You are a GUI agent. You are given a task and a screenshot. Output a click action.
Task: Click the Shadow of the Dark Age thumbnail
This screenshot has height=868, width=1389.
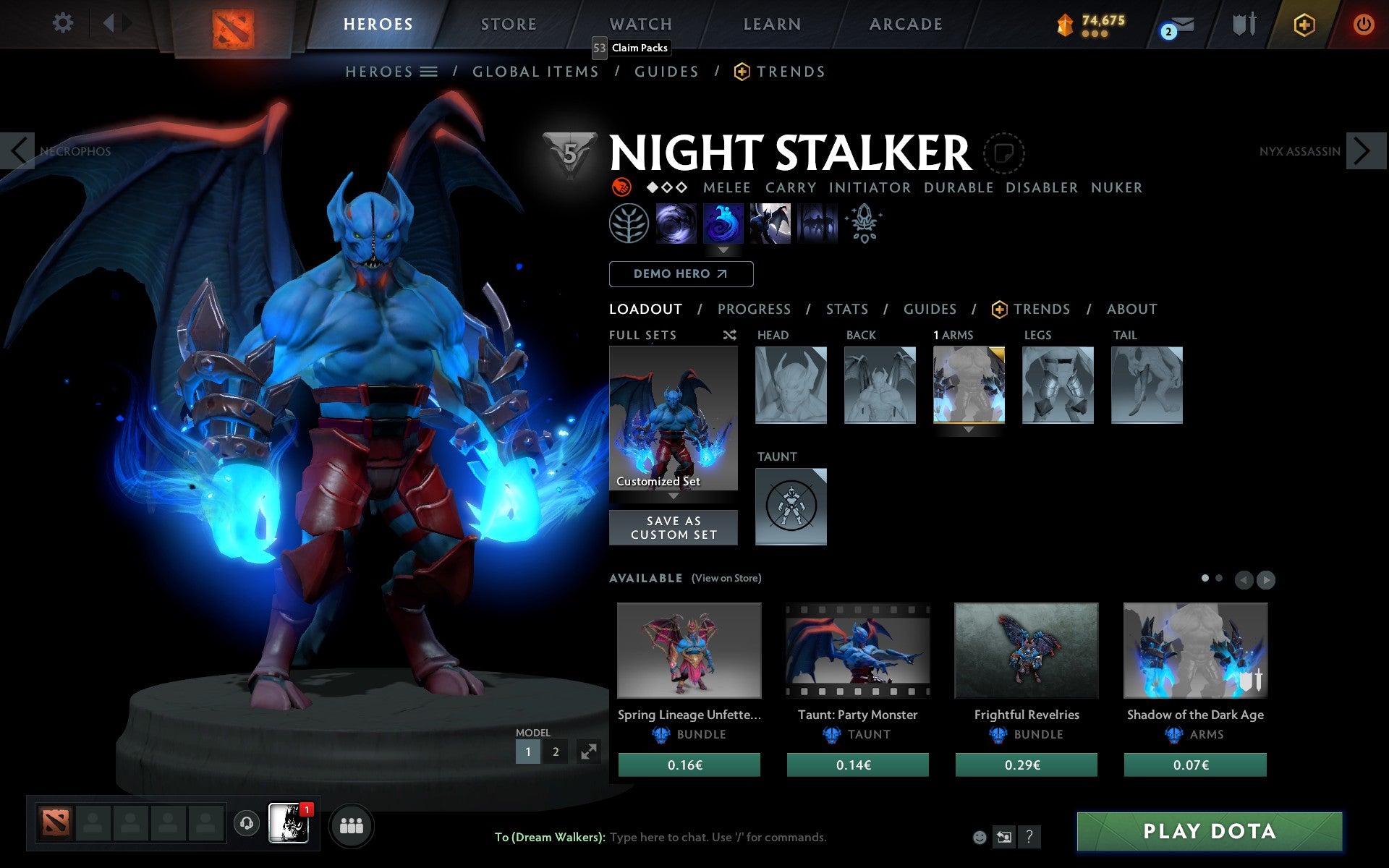pos(1195,650)
